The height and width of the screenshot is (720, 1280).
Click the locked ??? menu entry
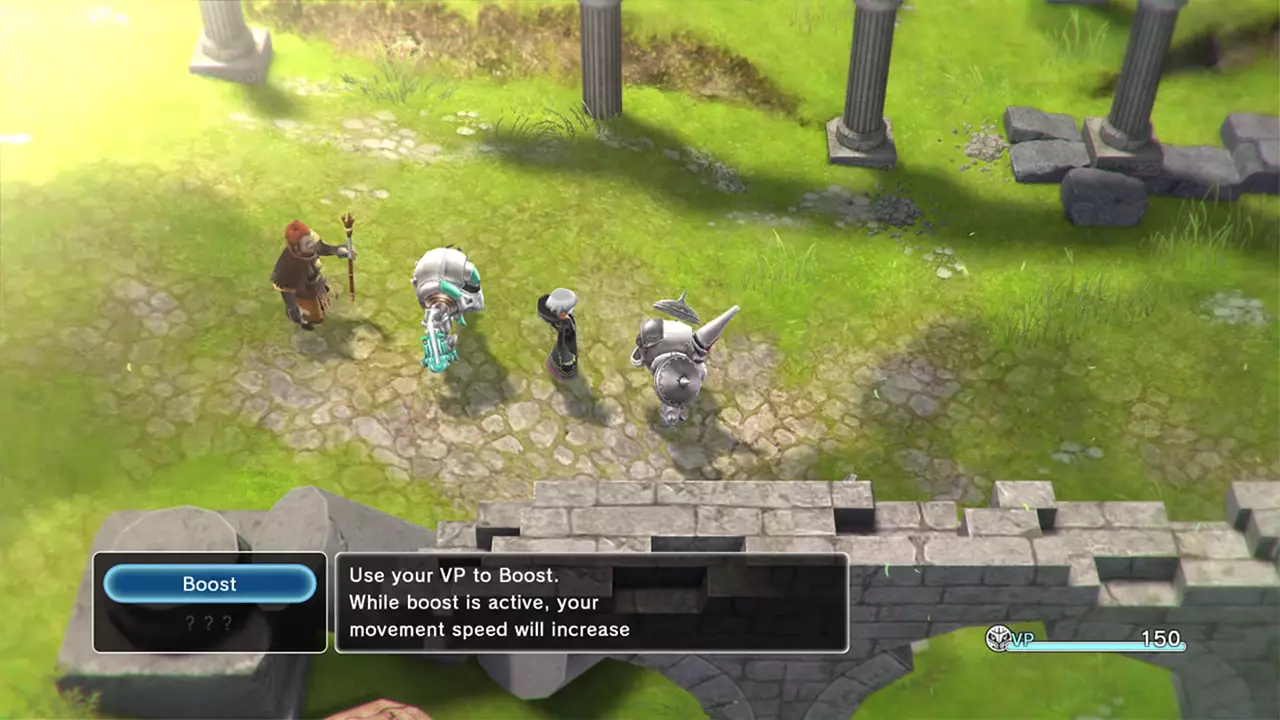[x=209, y=622]
